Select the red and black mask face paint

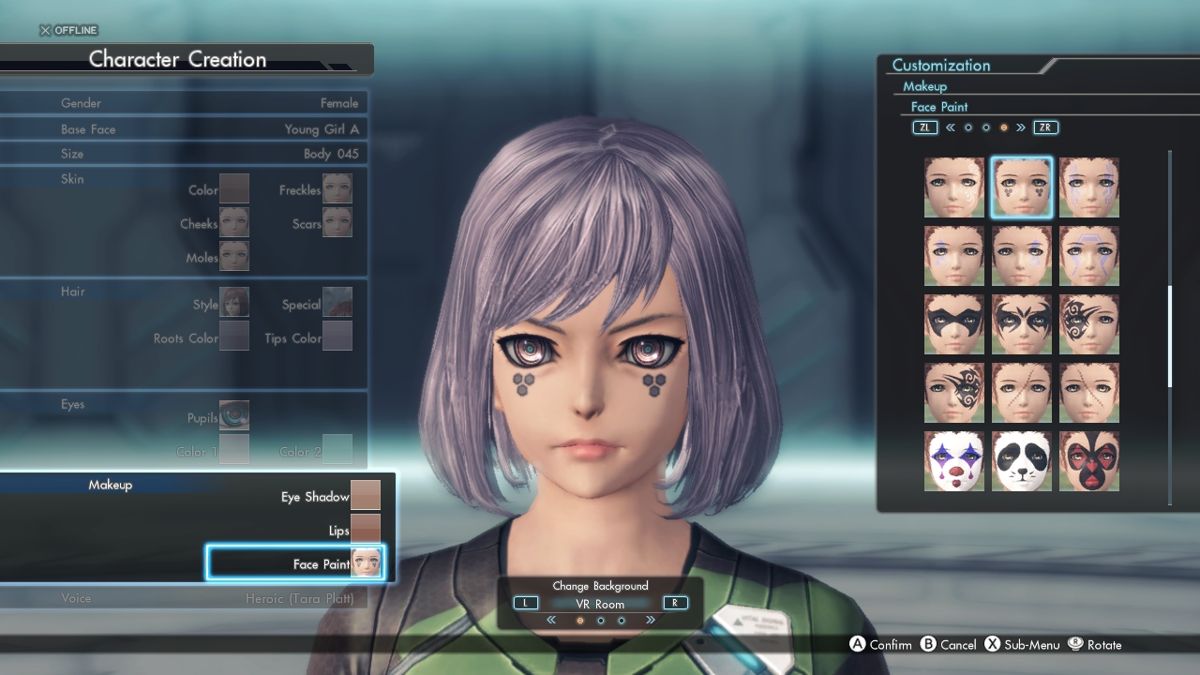[x=1089, y=461]
